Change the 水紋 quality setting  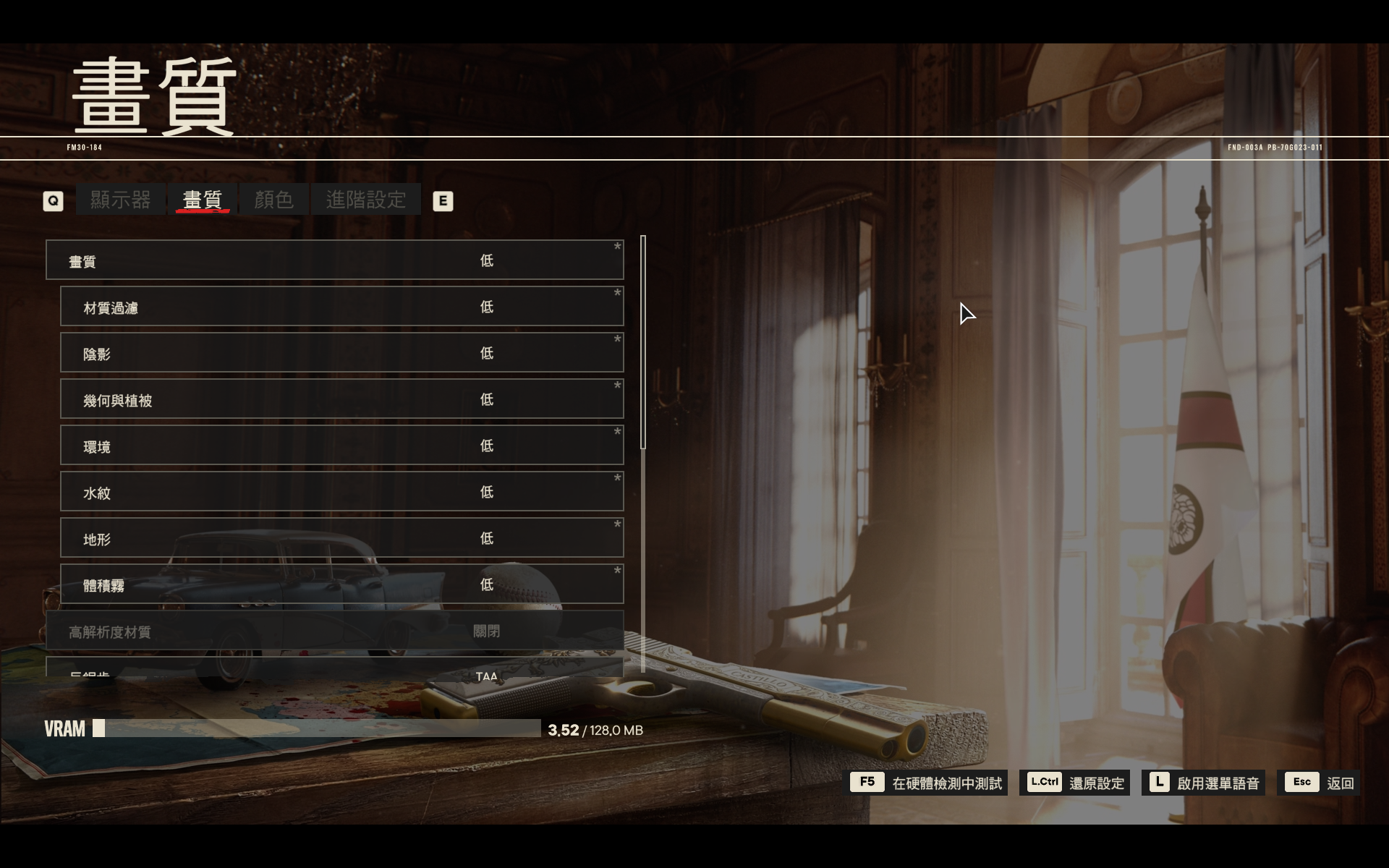341,492
